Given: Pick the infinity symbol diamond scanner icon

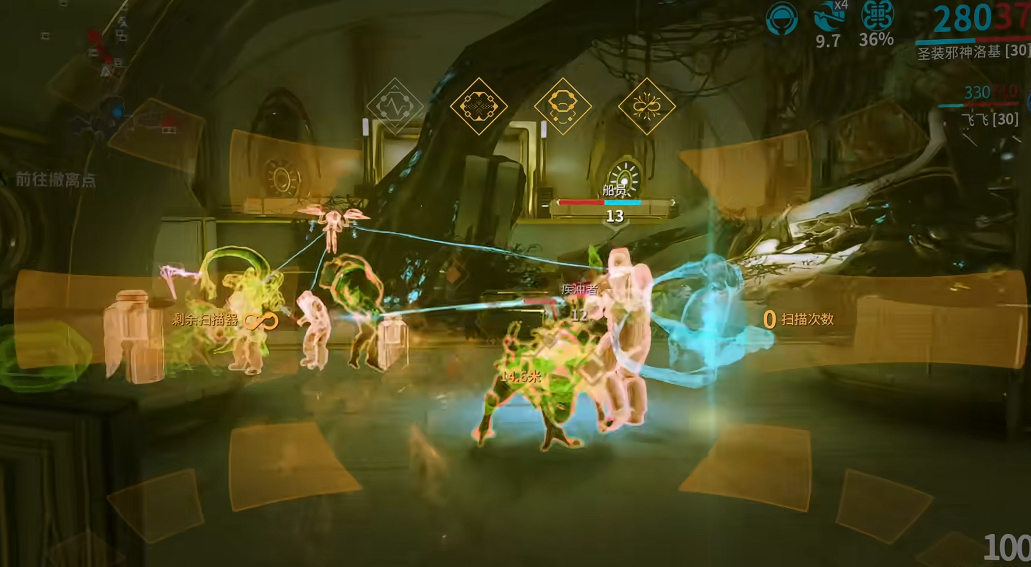Looking at the screenshot, I should coord(647,106).
